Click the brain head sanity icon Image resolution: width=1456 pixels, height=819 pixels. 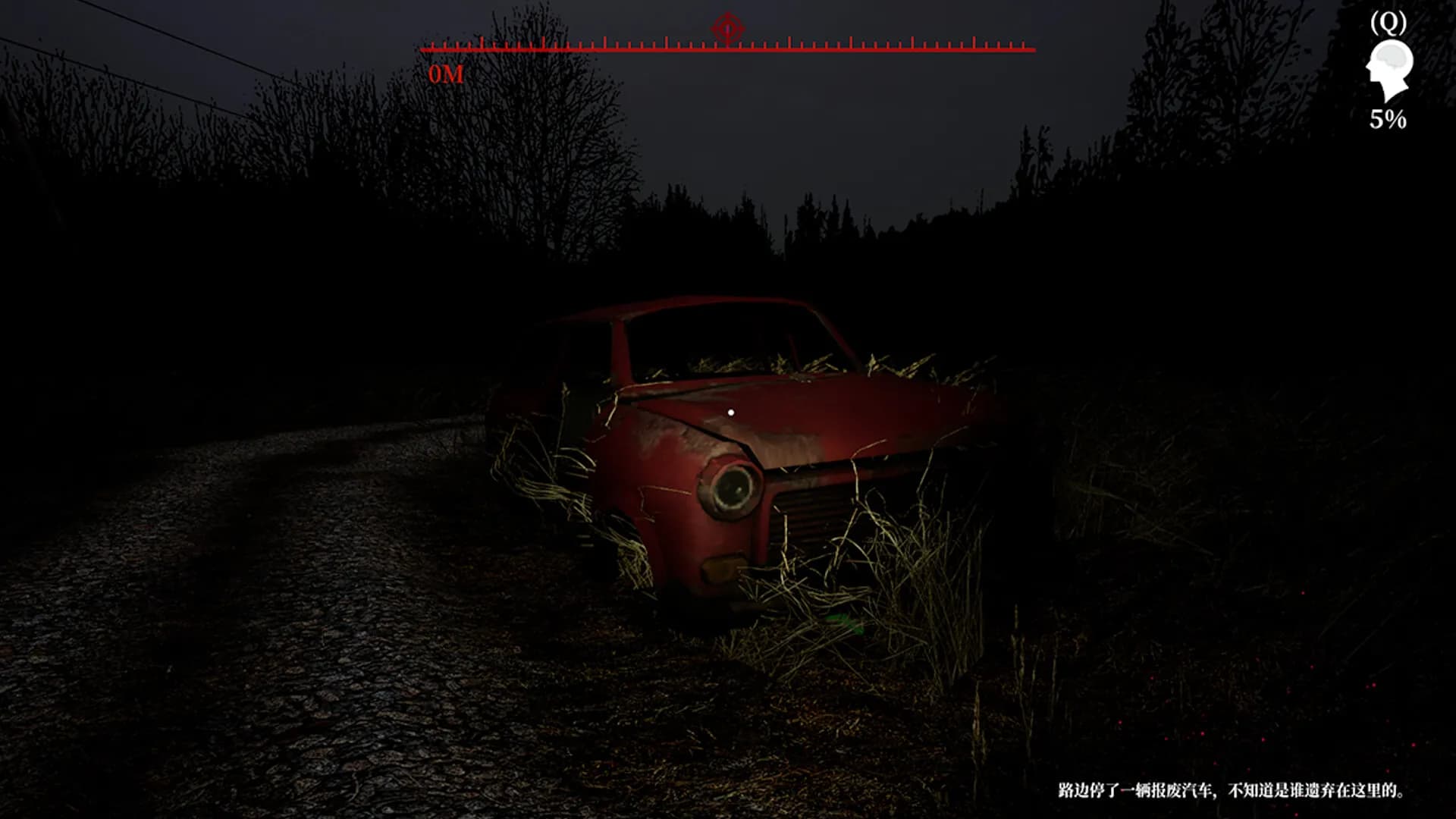point(1389,70)
